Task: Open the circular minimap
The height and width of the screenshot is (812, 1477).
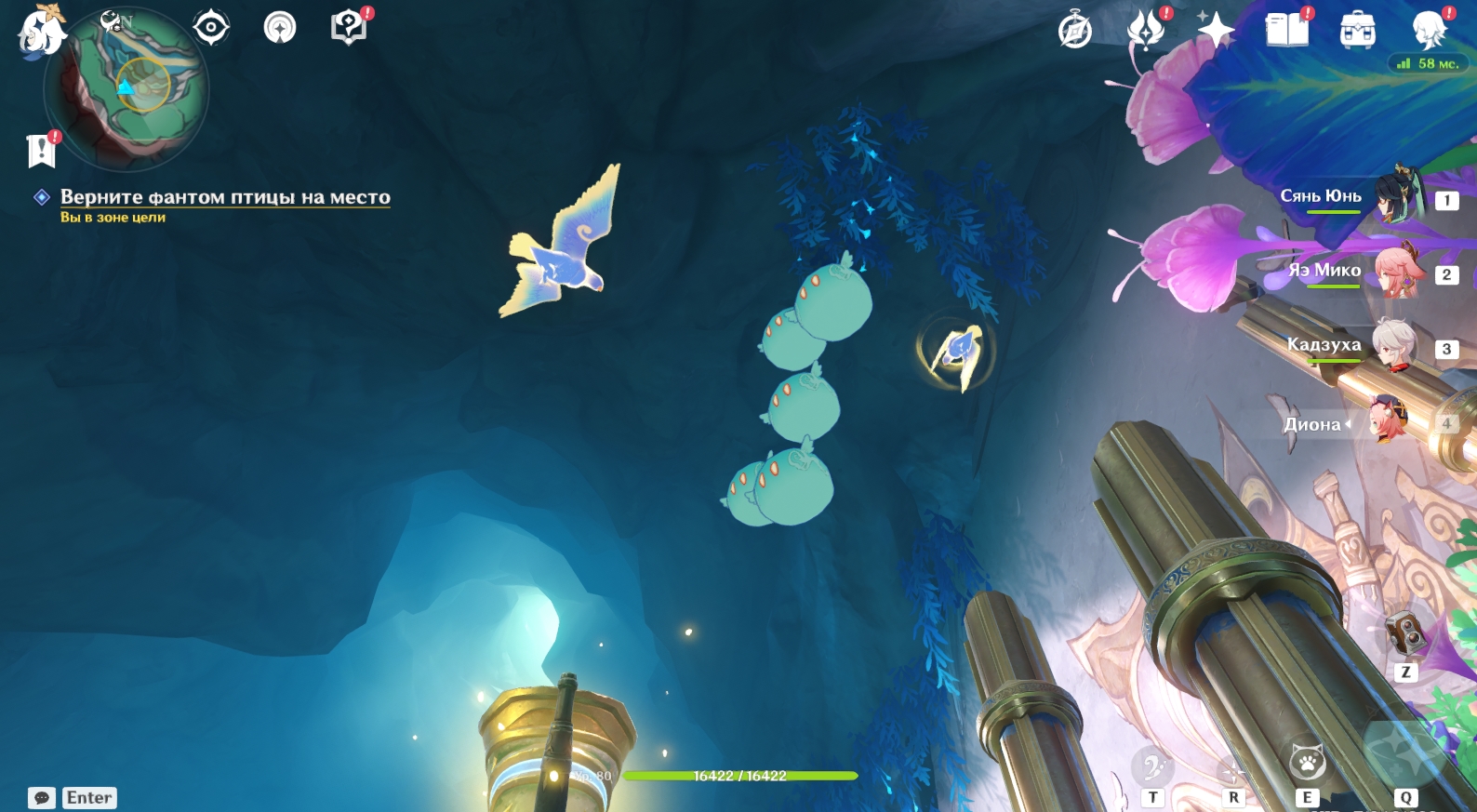Action: click(x=127, y=89)
